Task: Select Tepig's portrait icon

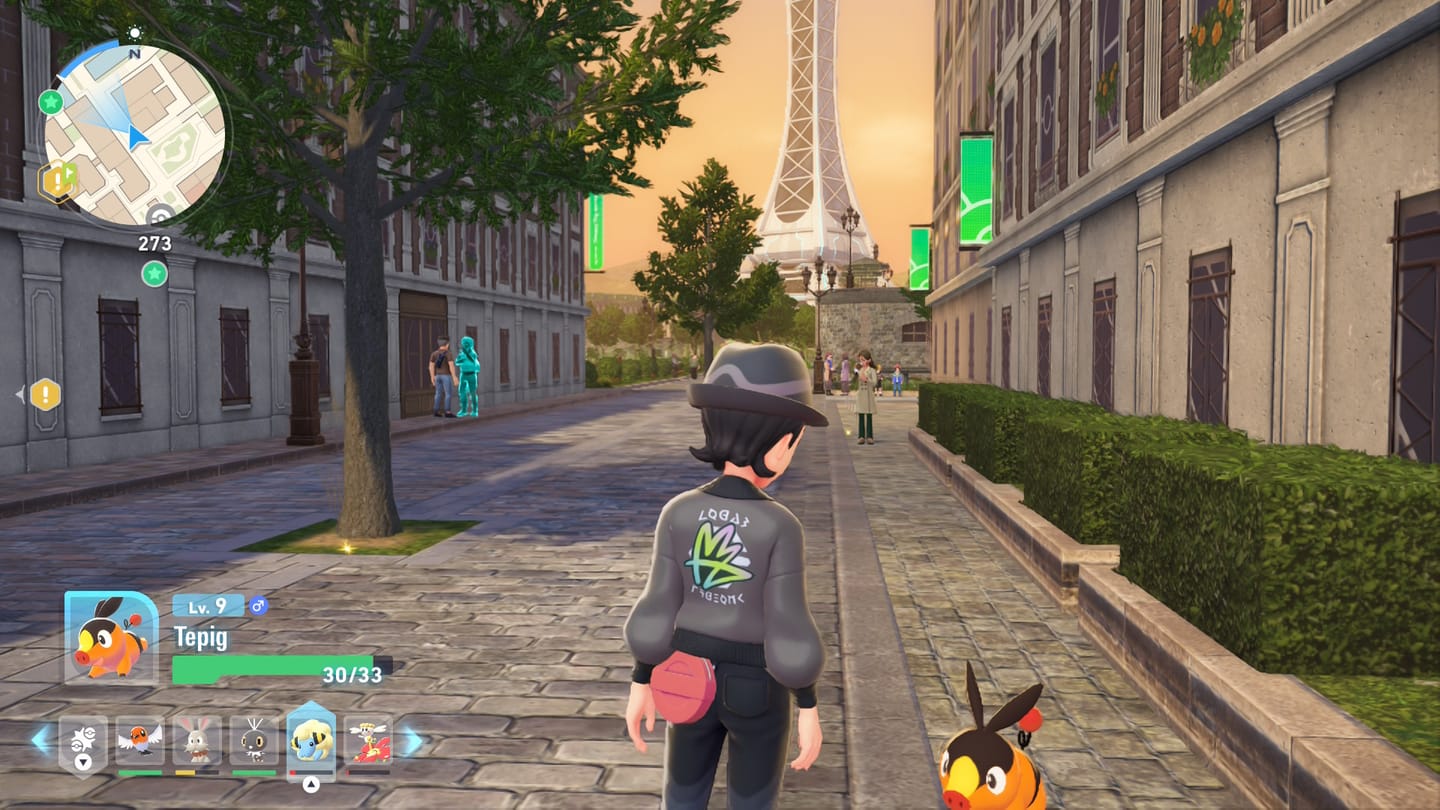Action: click(111, 638)
